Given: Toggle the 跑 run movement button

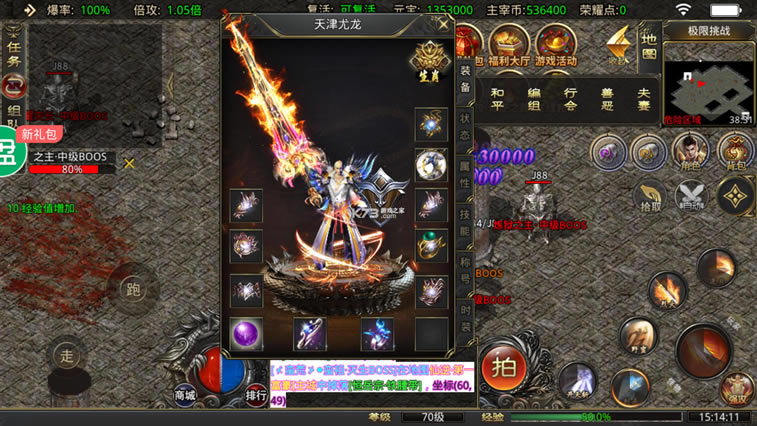Looking at the screenshot, I should [133, 289].
